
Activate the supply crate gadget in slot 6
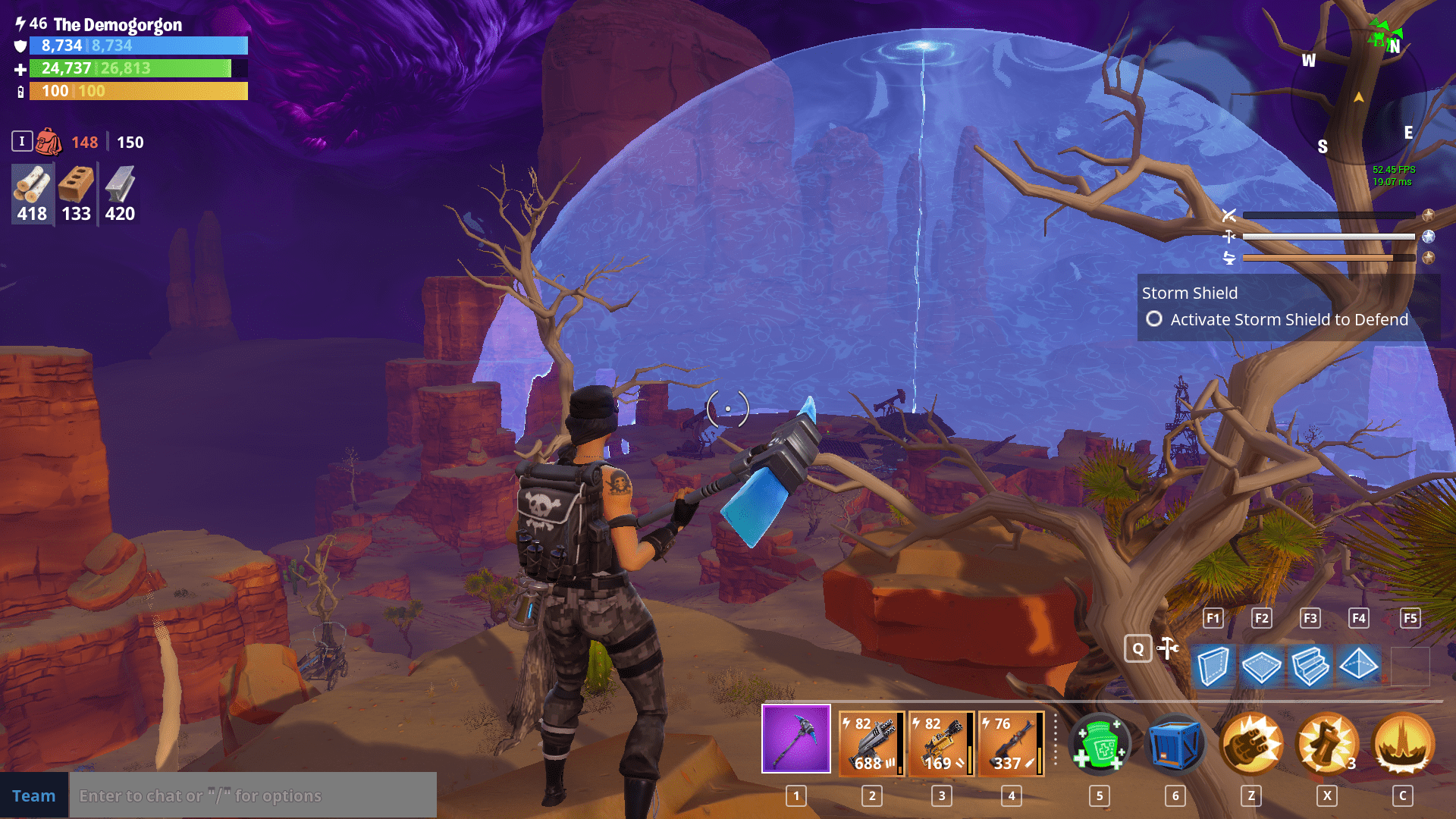[x=1175, y=743]
